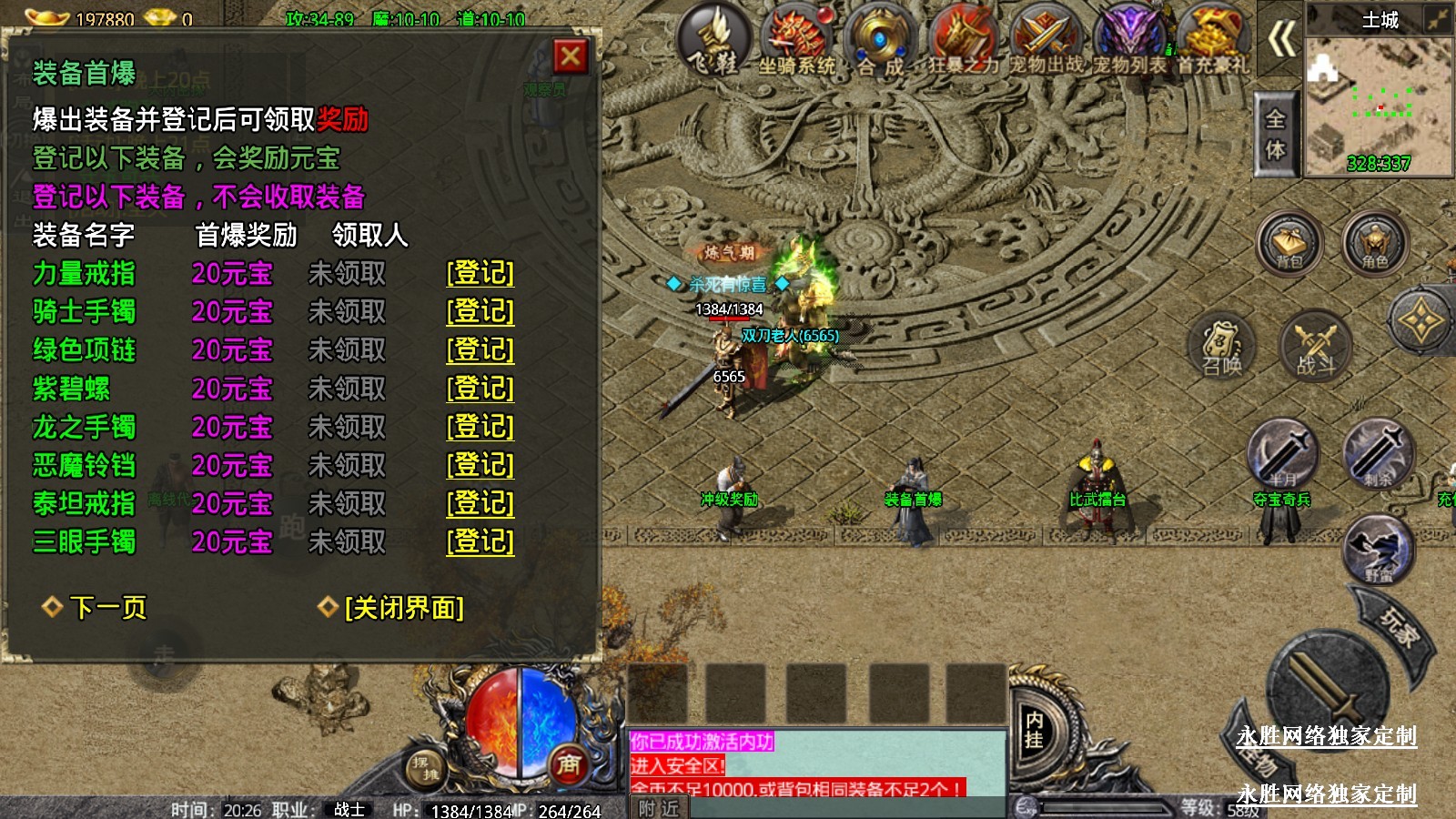The width and height of the screenshot is (1456, 819).
Task: Click 登记 for 泰坦戒指
Action: pyautogui.click(x=480, y=503)
